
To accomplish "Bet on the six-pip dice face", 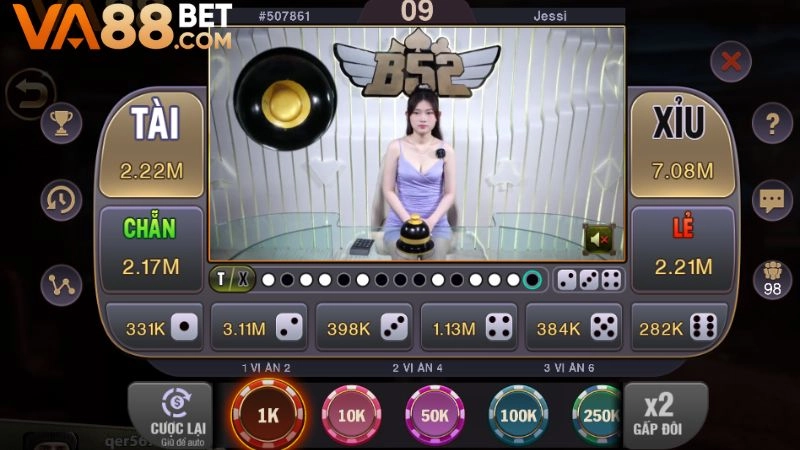I will click(677, 327).
